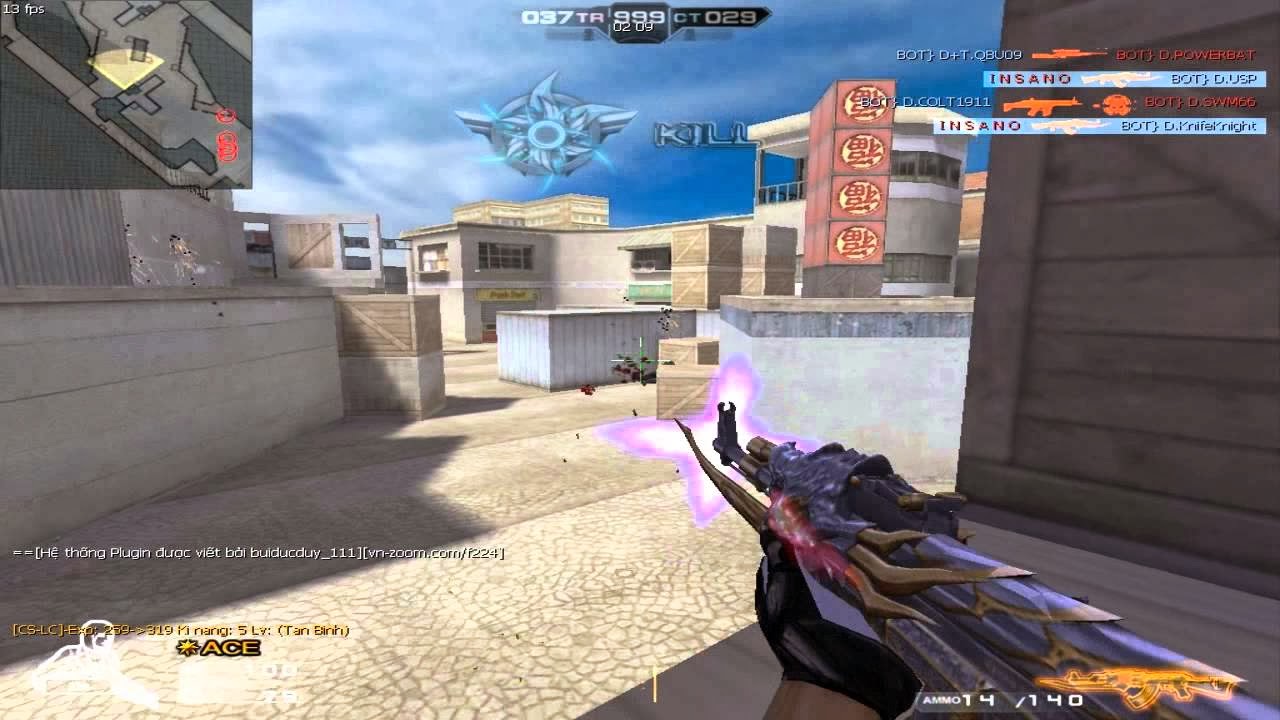Select the sniper rifle icon in the D.POWERBAT kill entry
Viewport: 1280px width, 720px height.
(1070, 55)
